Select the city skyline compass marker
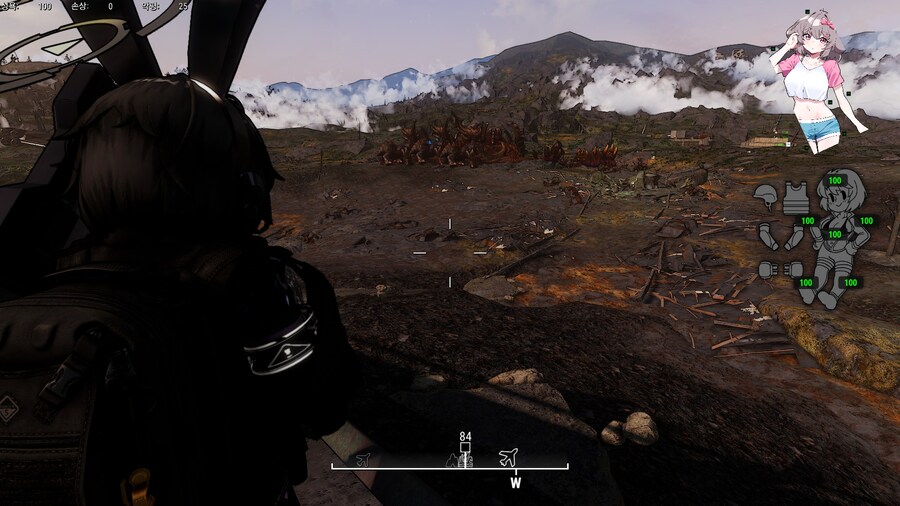 tap(459, 460)
